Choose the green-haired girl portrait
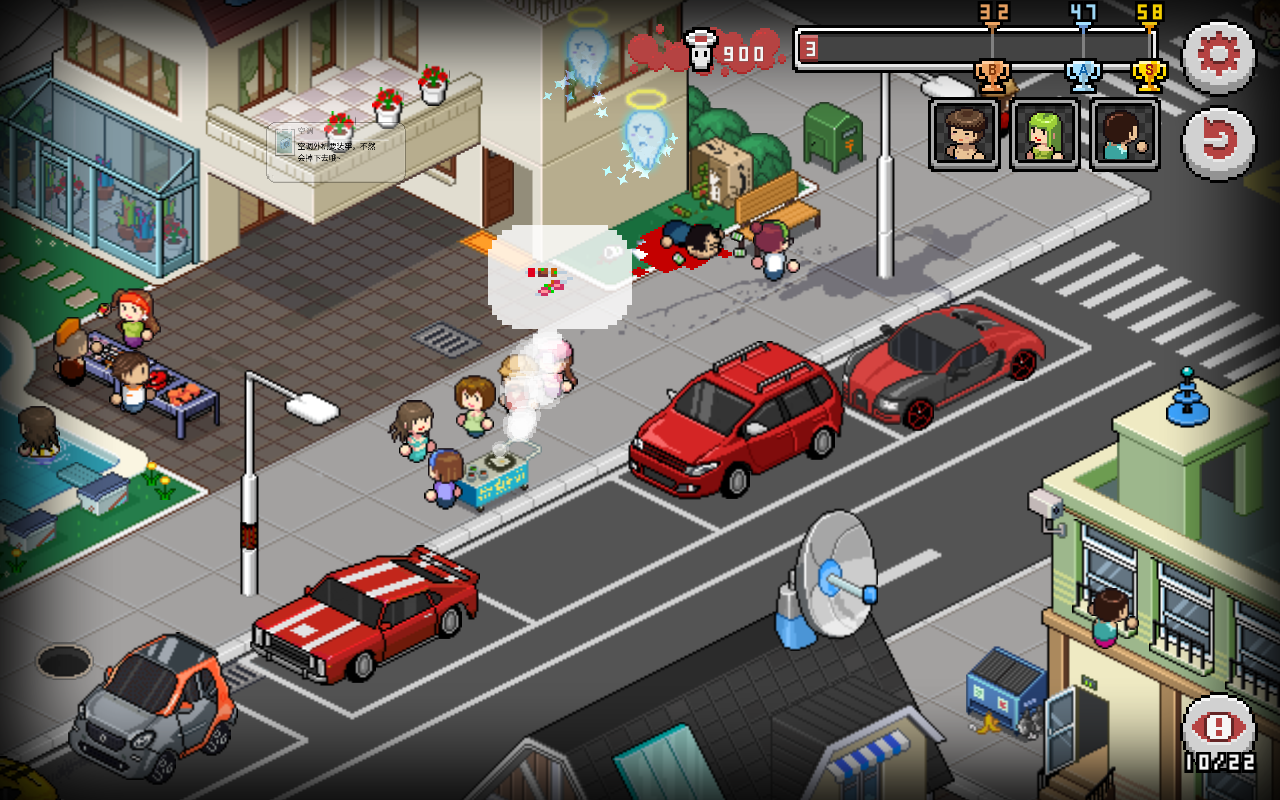Screen dimensions: 1280x800 [1045, 134]
